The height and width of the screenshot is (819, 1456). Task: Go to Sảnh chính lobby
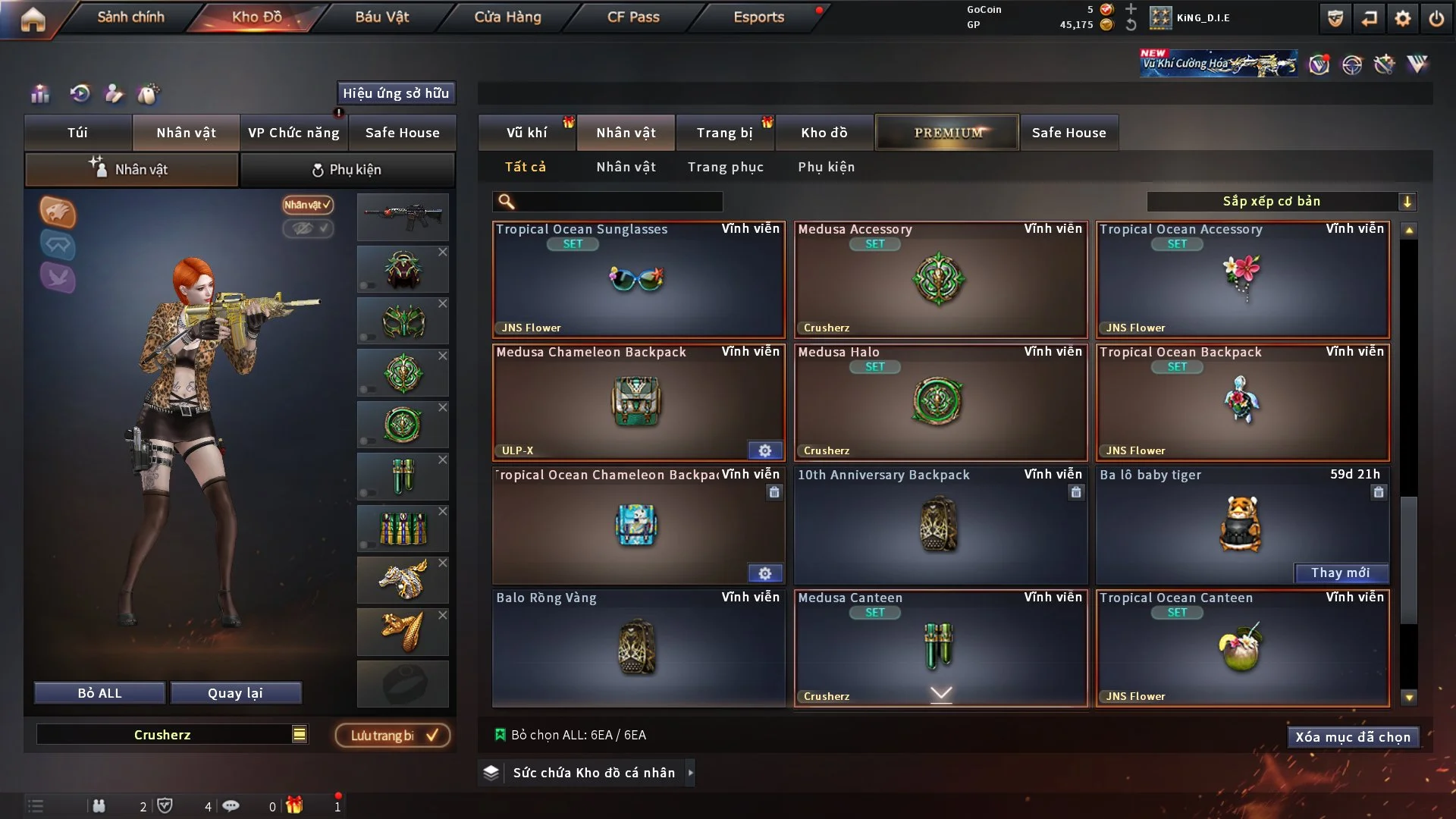(130, 17)
